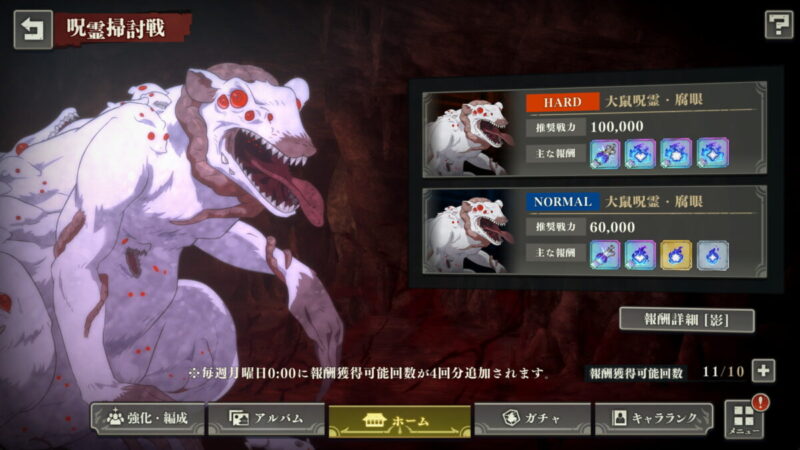Return to ホーム home screen
800x450 pixels.
399,420
